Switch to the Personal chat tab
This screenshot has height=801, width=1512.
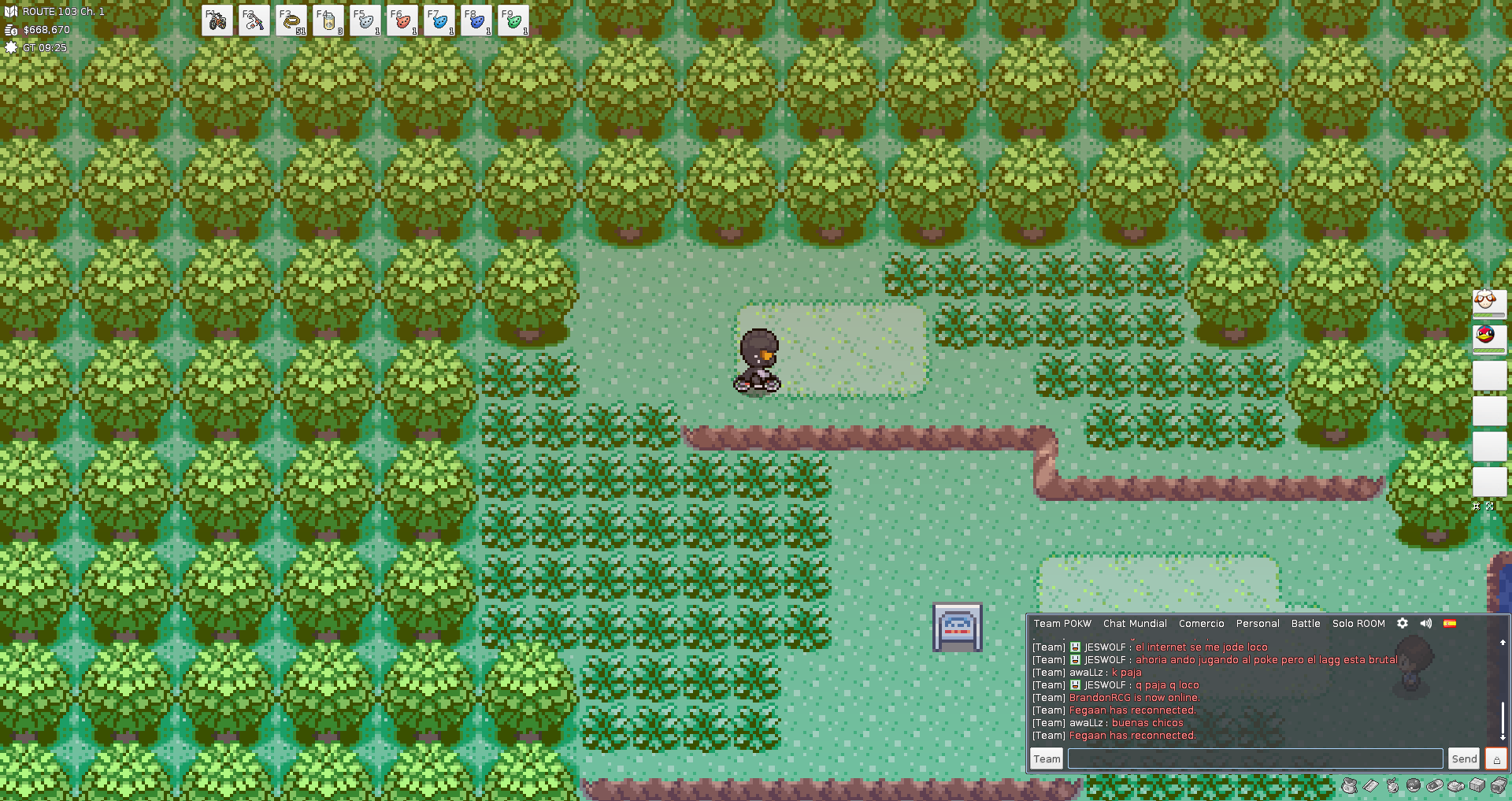(x=1257, y=624)
